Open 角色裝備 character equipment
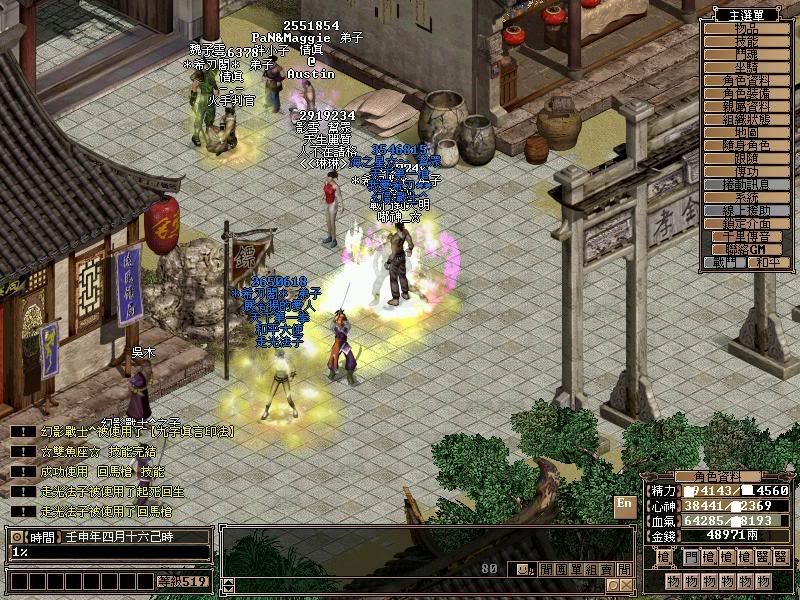The image size is (800, 600). 746,93
